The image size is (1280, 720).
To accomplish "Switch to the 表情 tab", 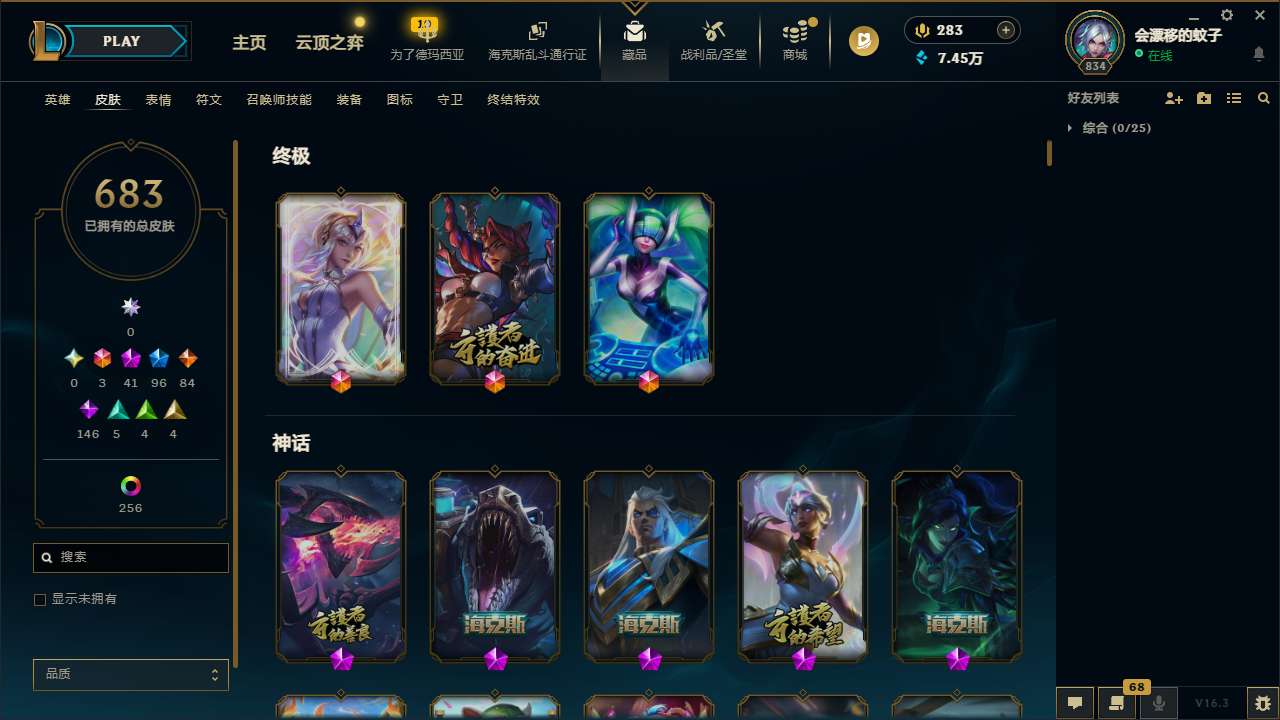I will 158,100.
